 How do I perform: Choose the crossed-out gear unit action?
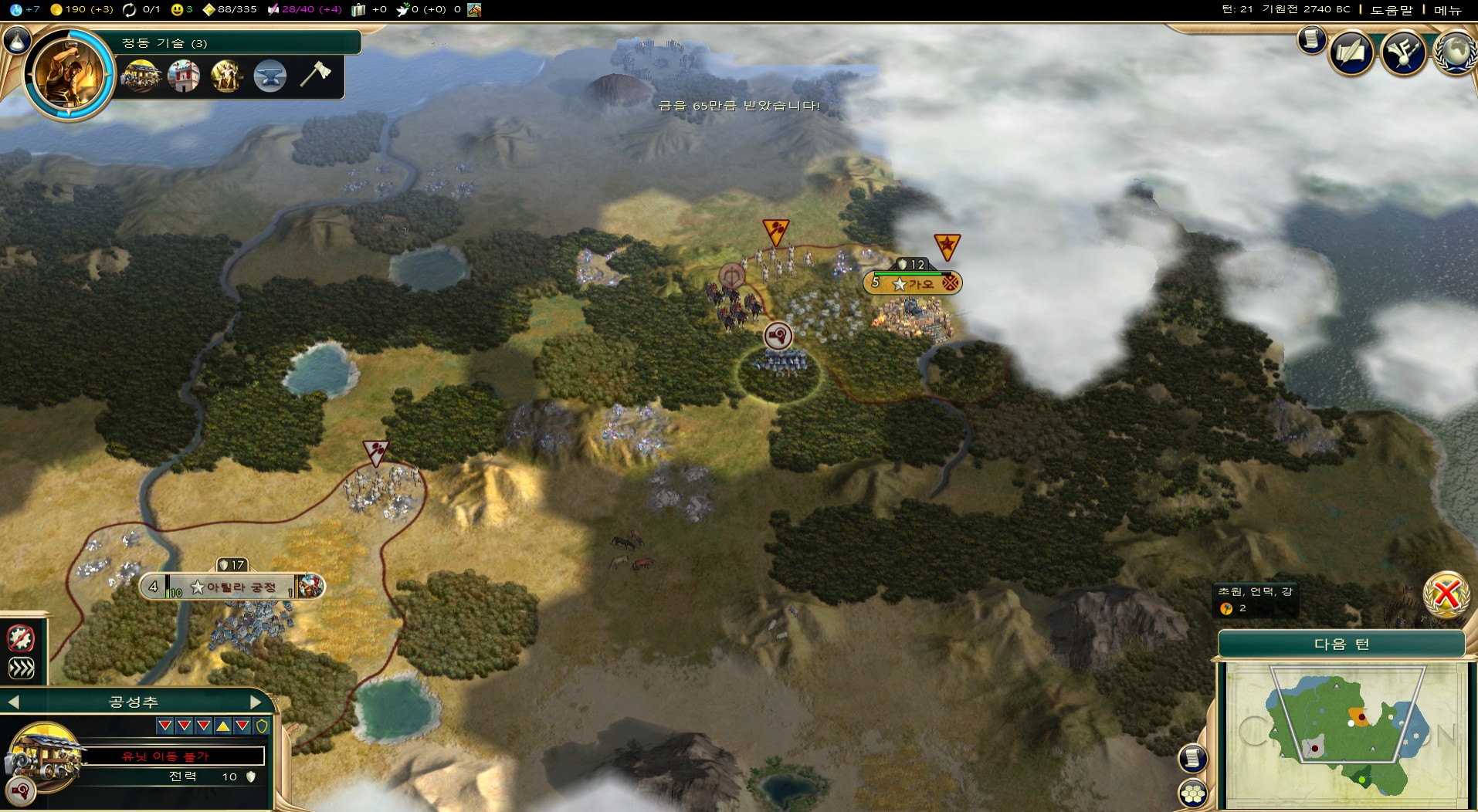tap(21, 638)
